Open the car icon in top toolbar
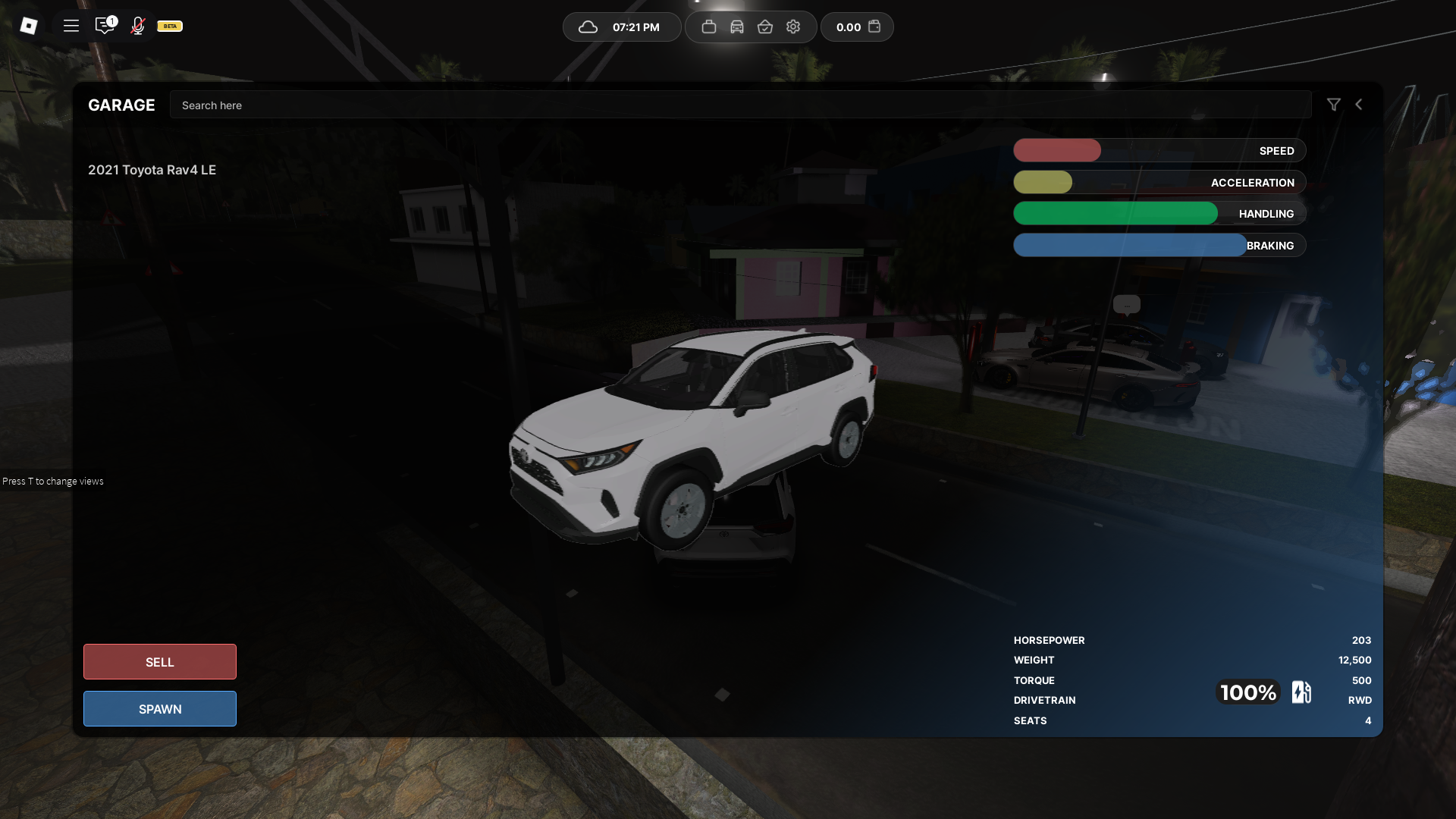1456x819 pixels. click(x=737, y=27)
